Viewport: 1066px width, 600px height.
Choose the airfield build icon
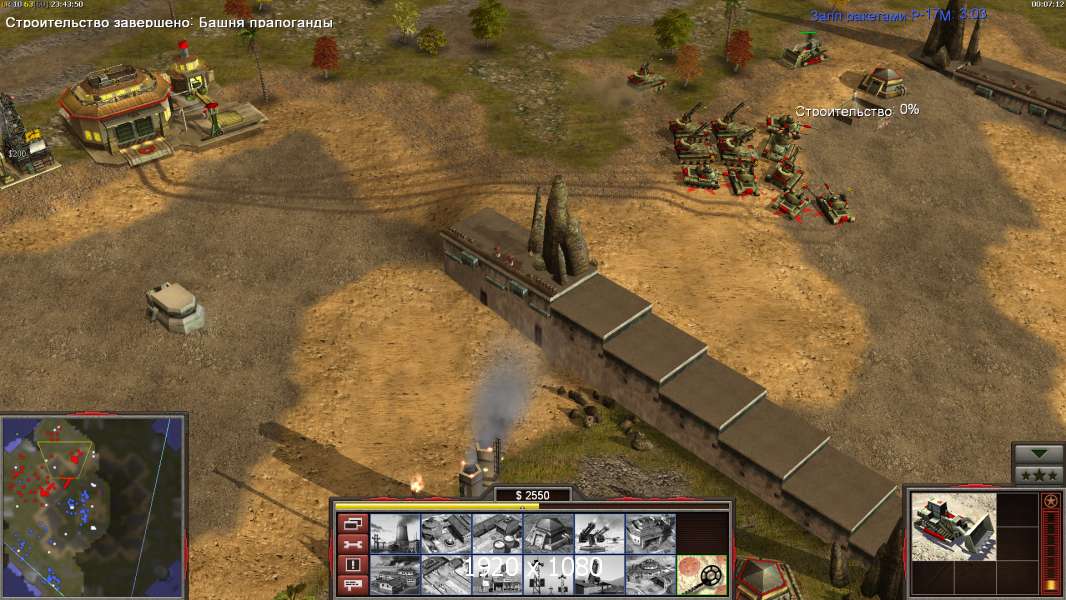pyautogui.click(x=445, y=574)
